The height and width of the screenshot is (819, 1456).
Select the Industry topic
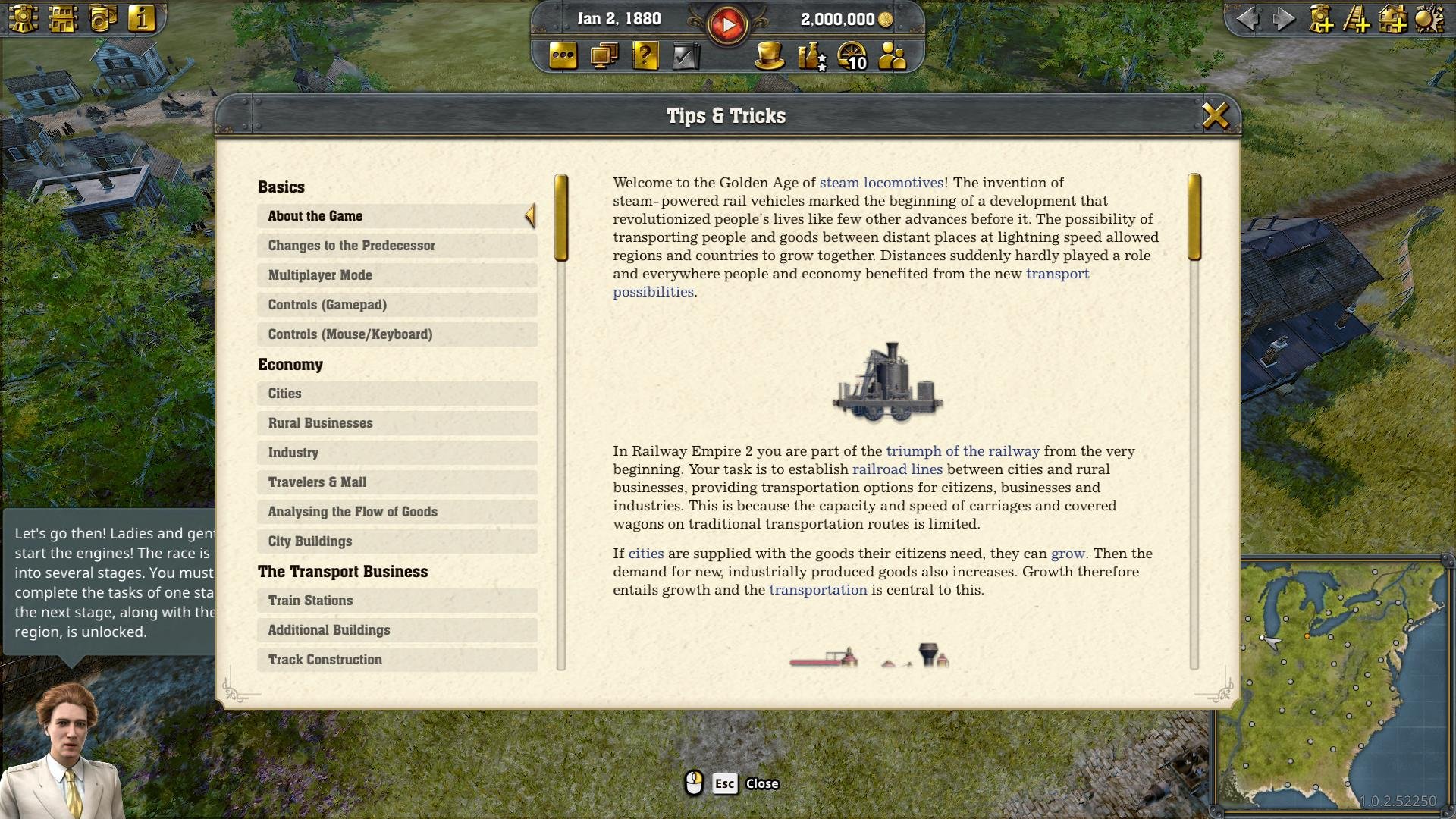point(396,453)
